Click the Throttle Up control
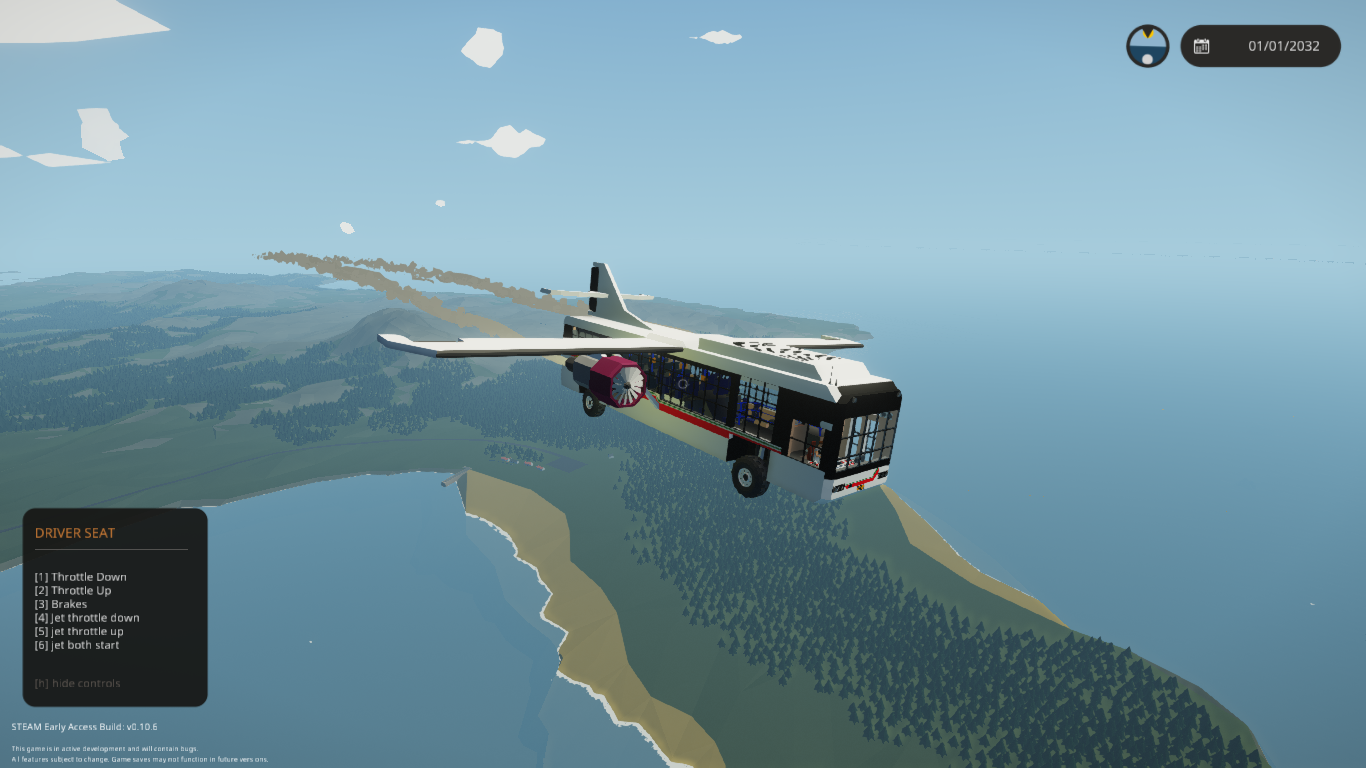Image resolution: width=1366 pixels, height=768 pixels. tap(73, 590)
